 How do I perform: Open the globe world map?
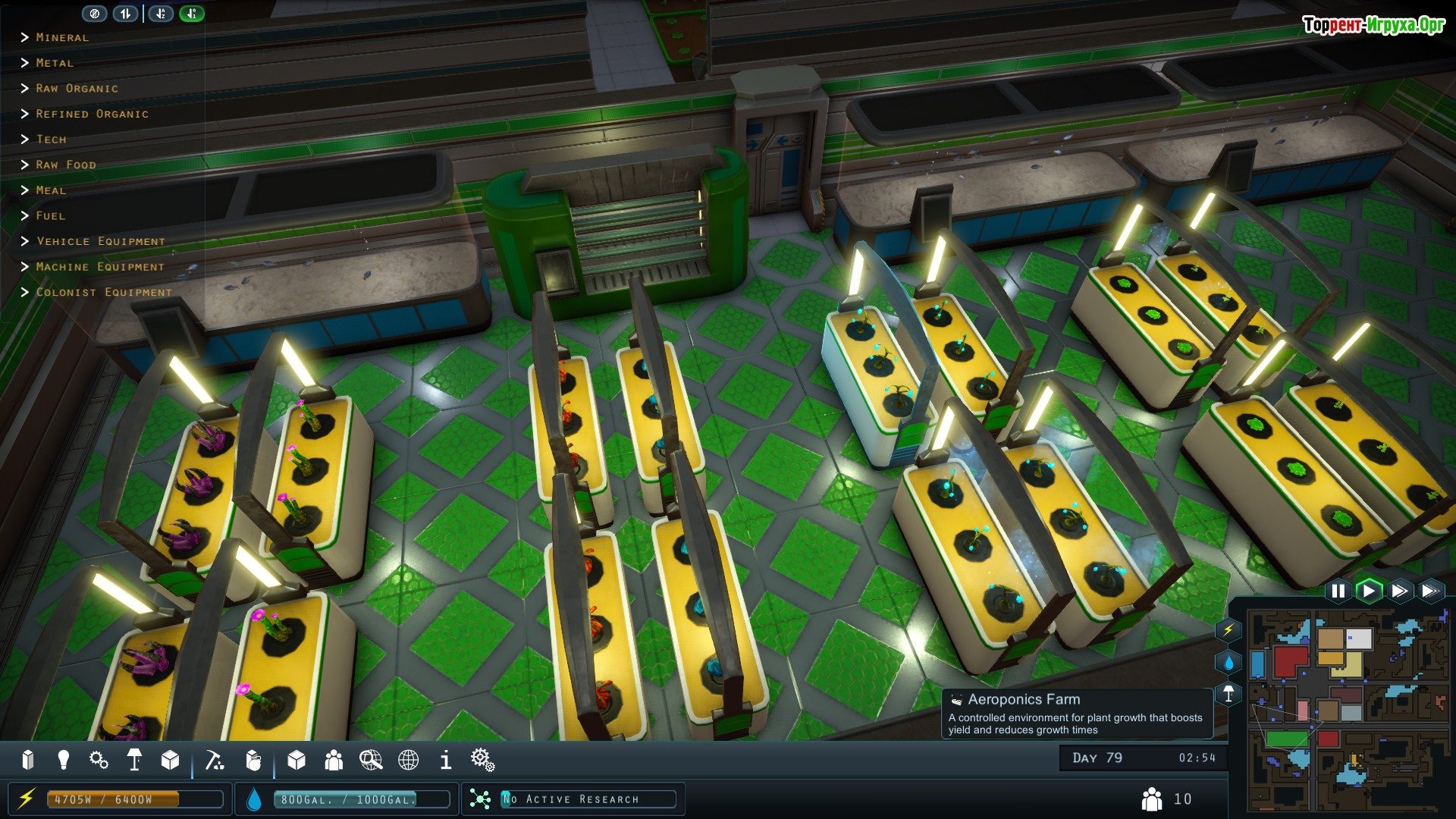(409, 760)
